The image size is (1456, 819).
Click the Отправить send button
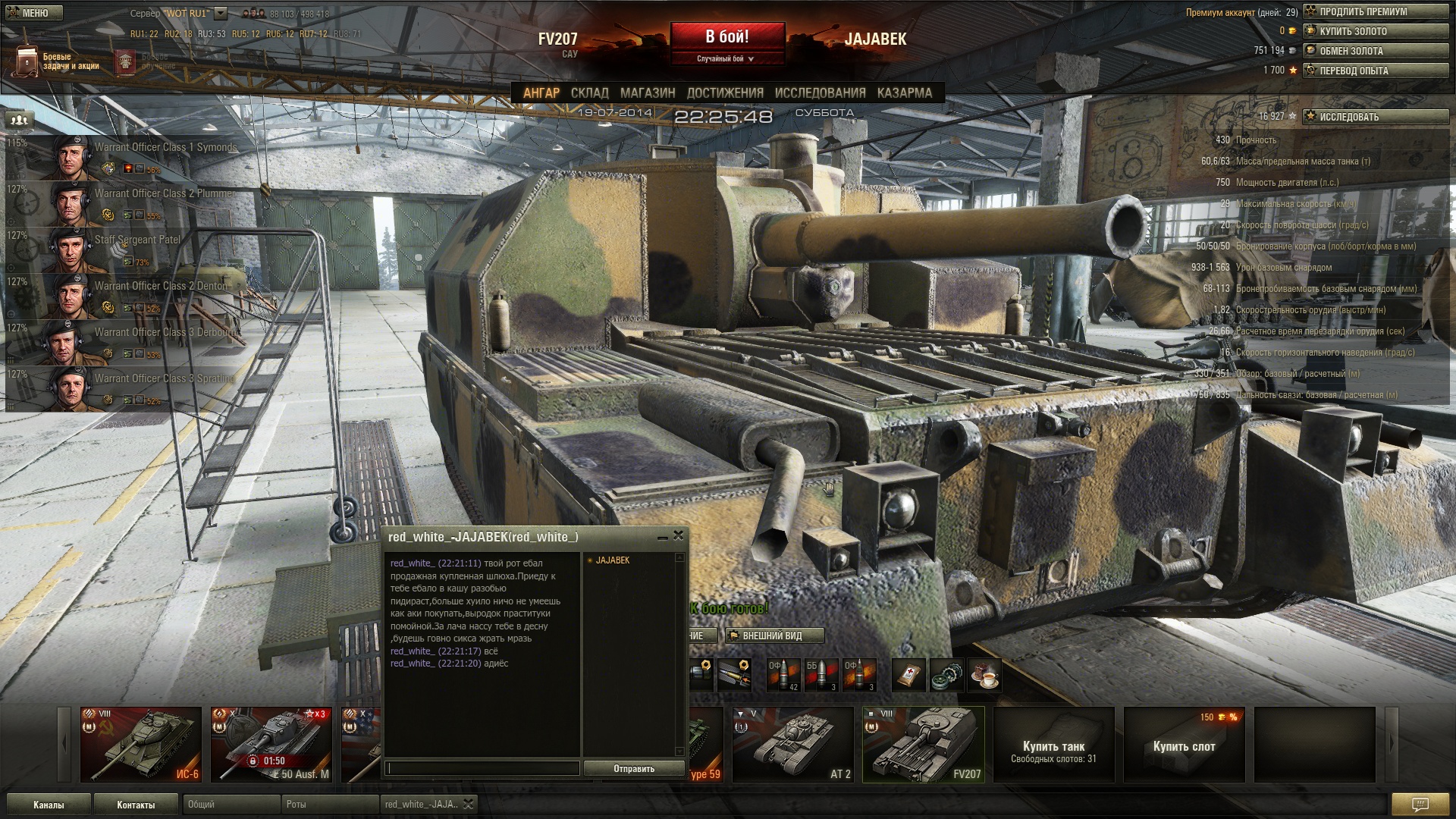(x=634, y=769)
